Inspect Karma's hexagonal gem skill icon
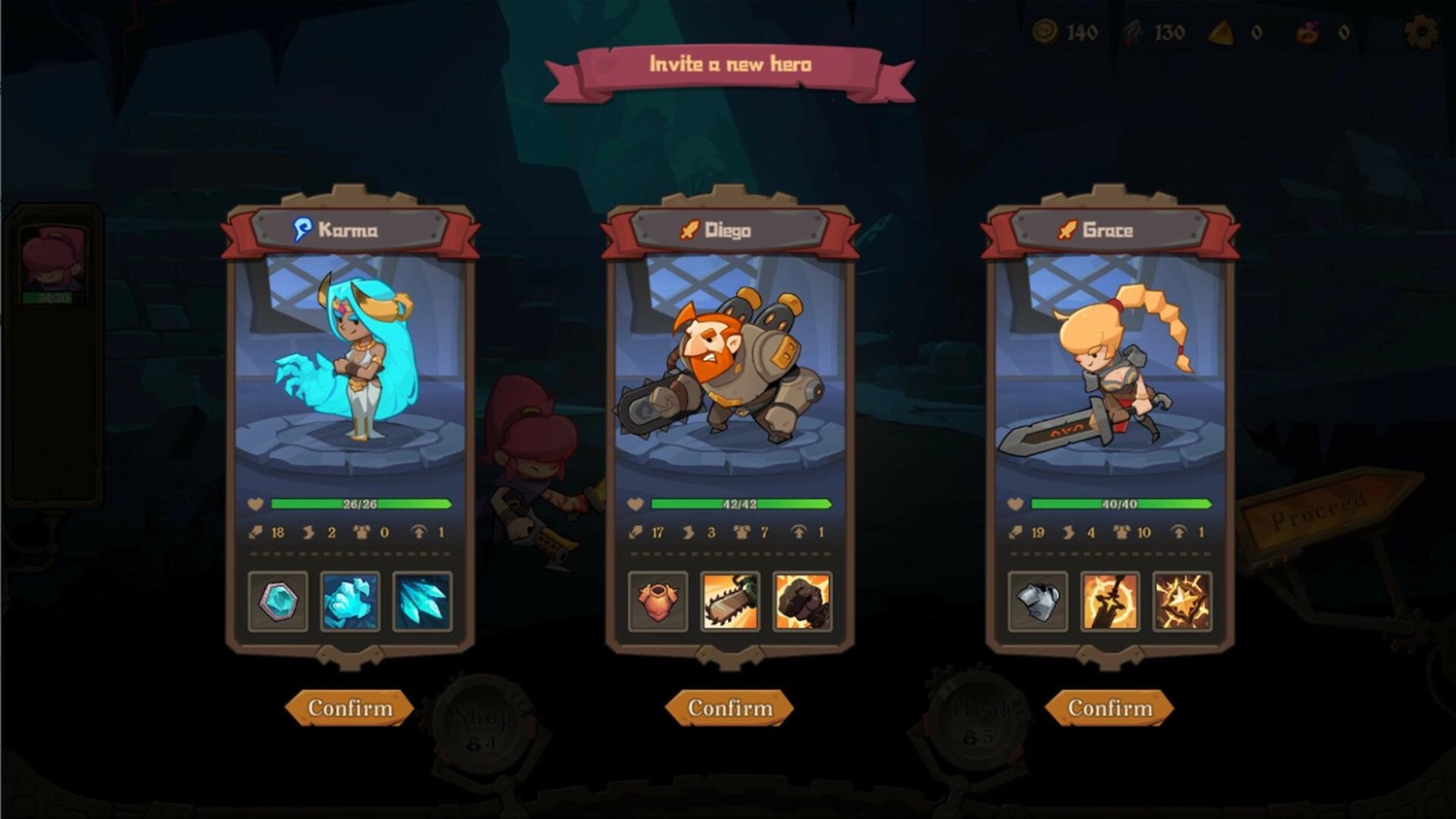 279,602
